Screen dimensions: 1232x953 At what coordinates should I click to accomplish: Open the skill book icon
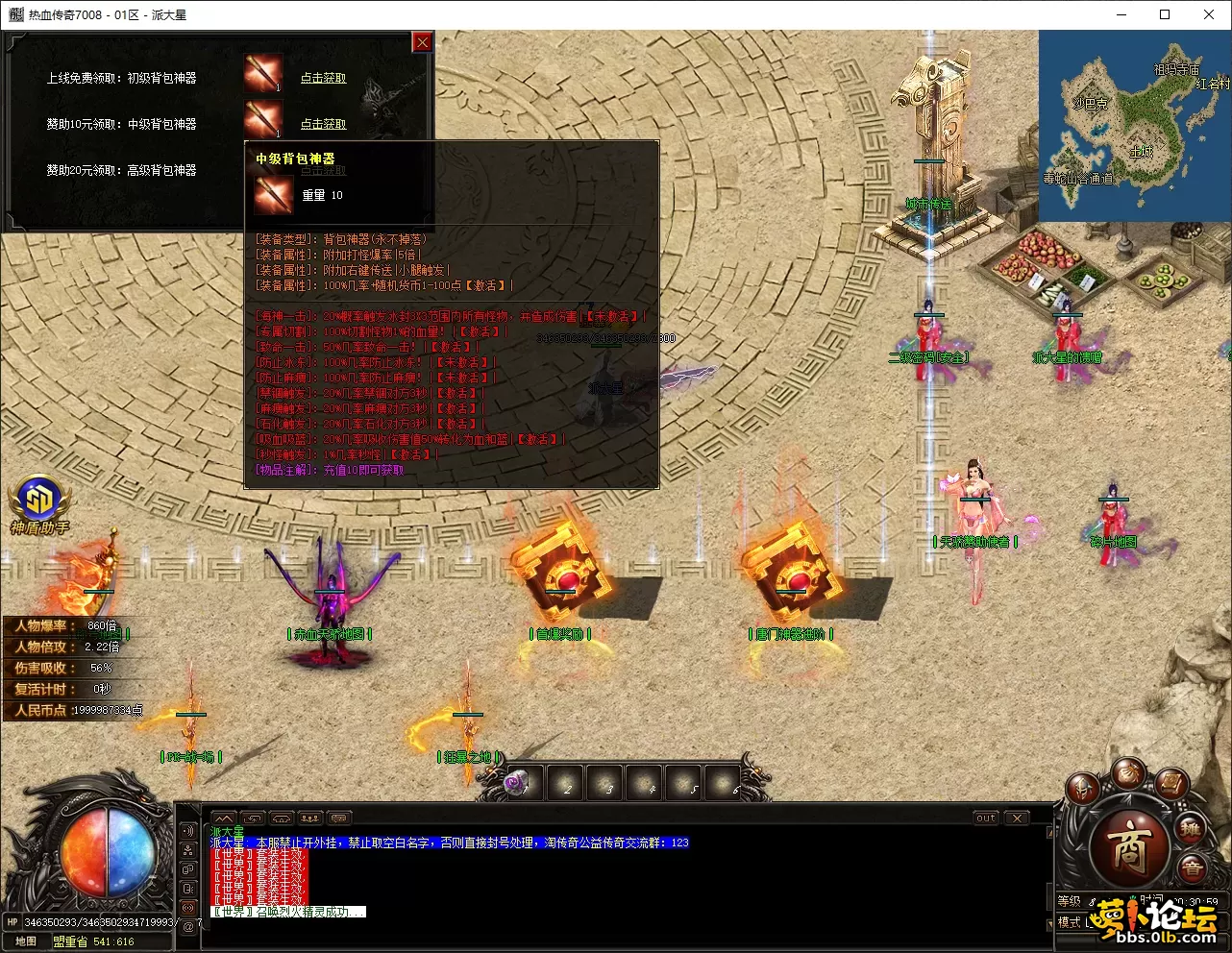1171,784
